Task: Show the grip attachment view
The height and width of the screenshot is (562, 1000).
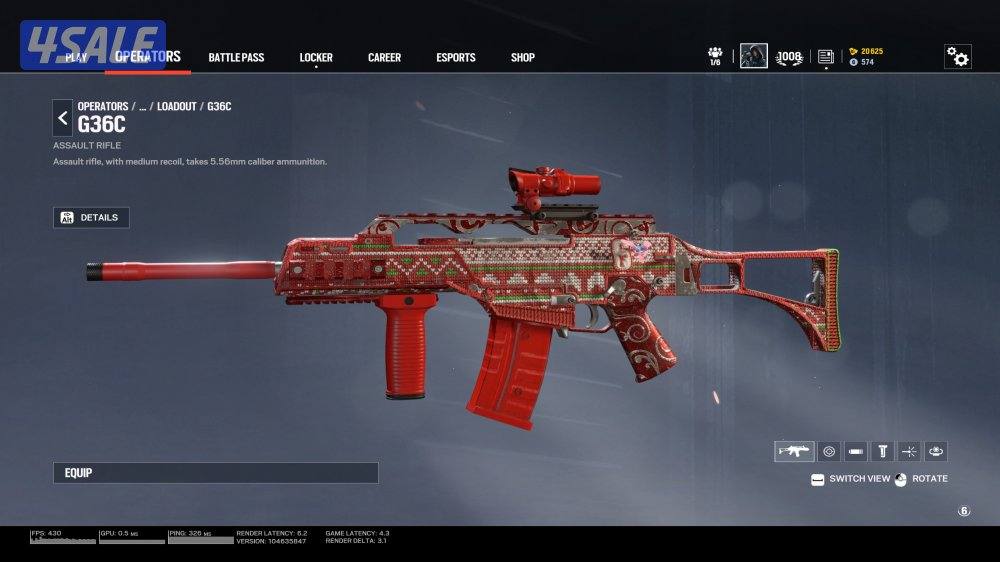Action: point(883,451)
